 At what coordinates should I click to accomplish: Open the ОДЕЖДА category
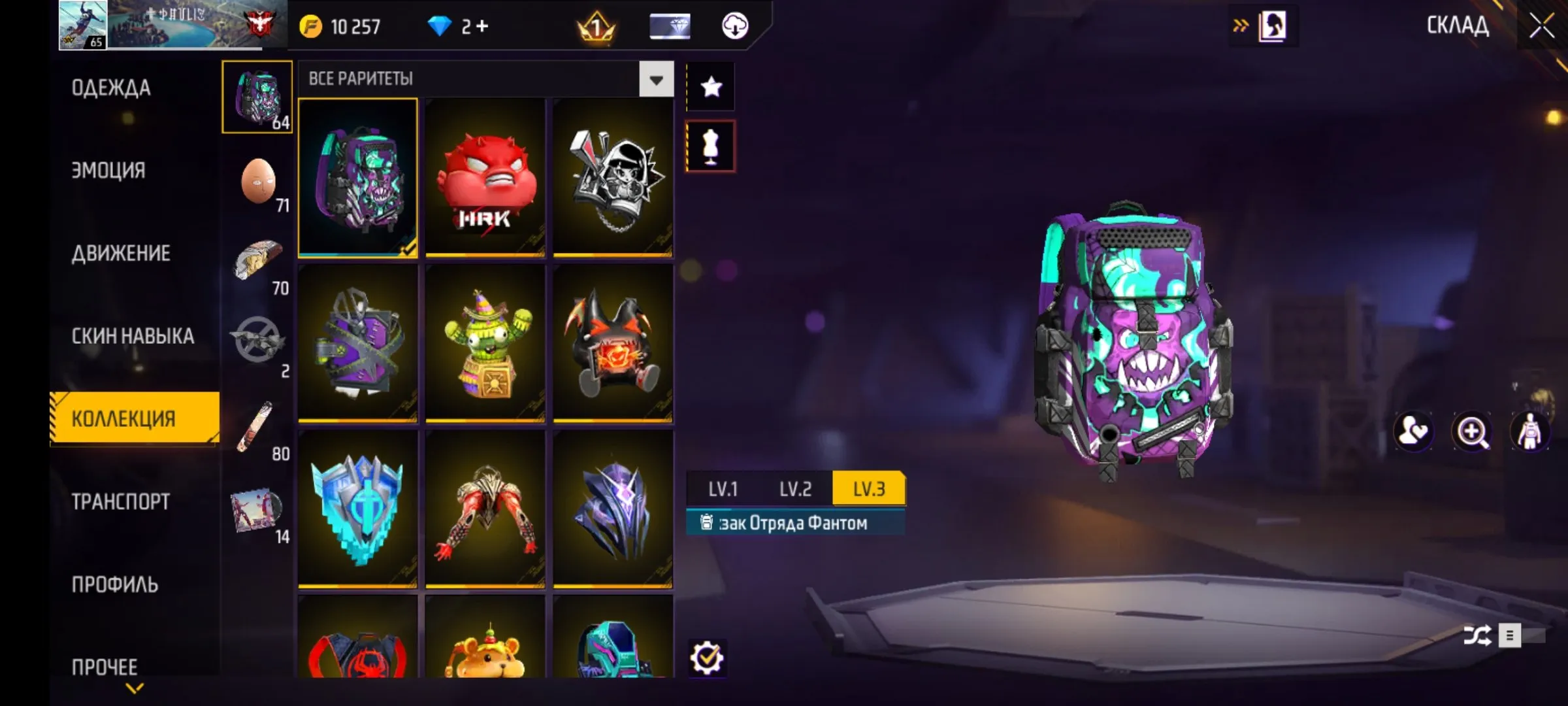pos(111,88)
